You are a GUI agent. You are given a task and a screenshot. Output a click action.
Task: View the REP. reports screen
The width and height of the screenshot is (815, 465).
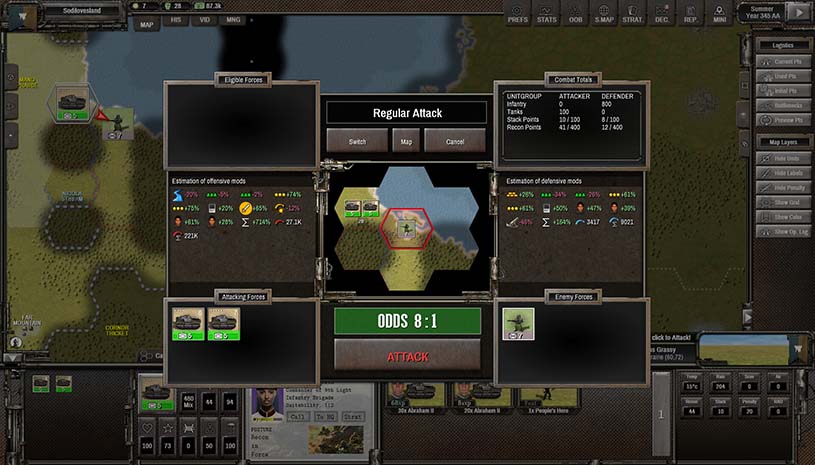691,14
